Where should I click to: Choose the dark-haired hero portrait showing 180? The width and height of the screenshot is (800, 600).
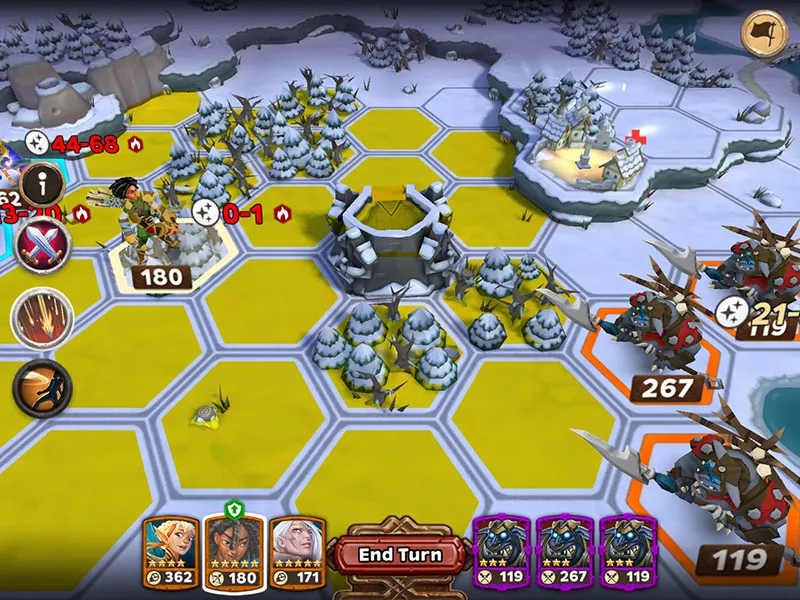click(x=234, y=549)
